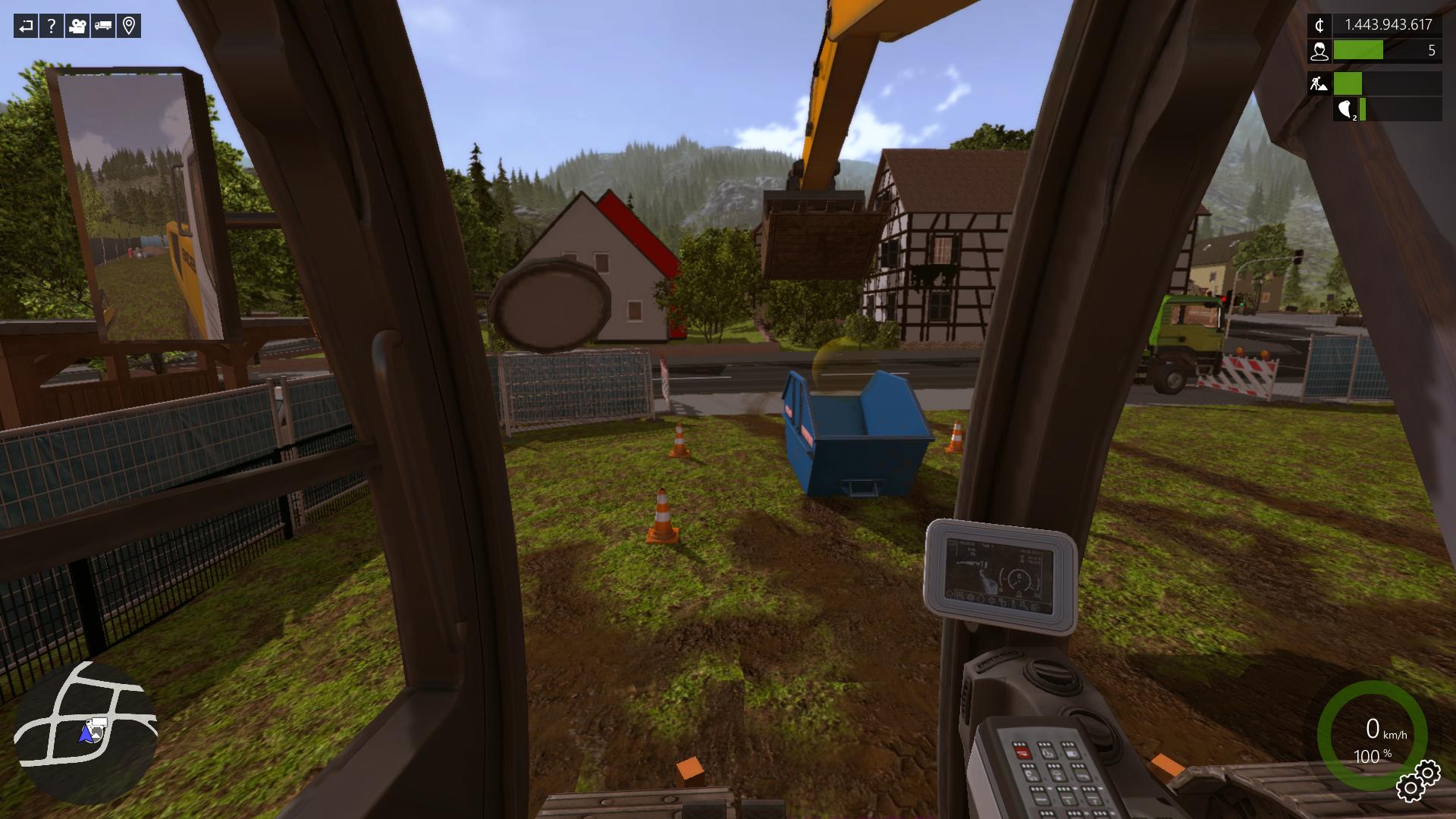Open the vehicle fleet truck icon
Image resolution: width=1456 pixels, height=819 pixels.
pyautogui.click(x=103, y=27)
